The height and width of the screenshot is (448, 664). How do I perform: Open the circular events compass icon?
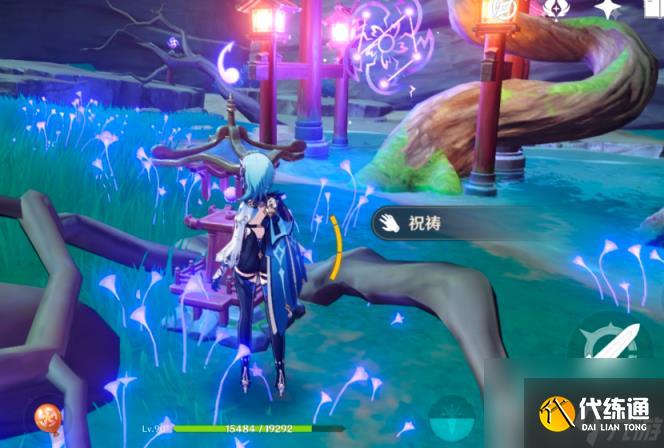click(499, 9)
